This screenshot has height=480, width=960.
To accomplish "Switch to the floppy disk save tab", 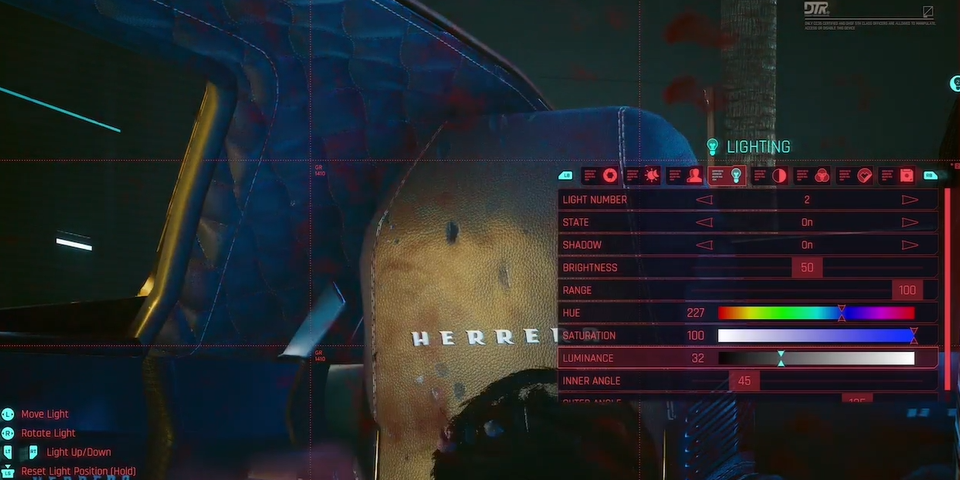I will tap(906, 176).
